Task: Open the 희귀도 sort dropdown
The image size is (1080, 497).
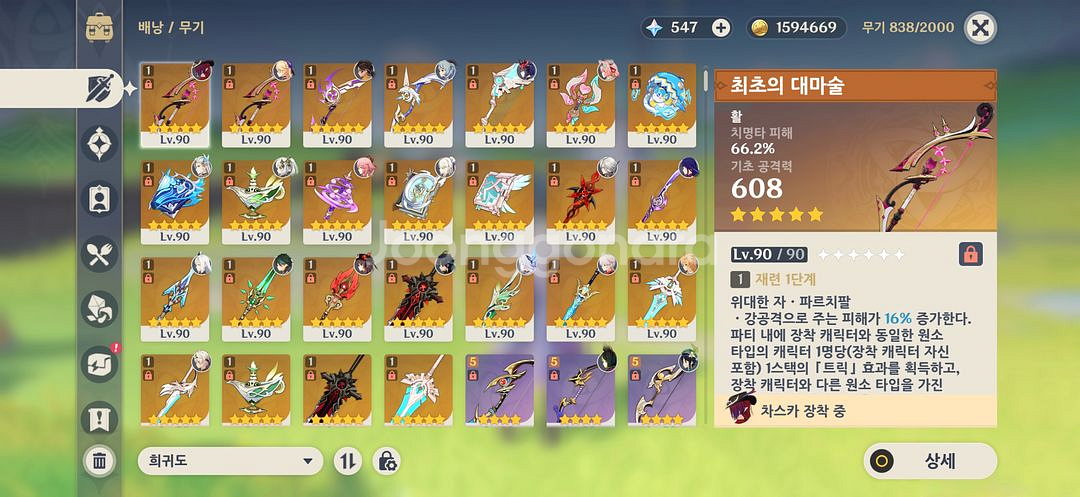Action: coord(230,461)
